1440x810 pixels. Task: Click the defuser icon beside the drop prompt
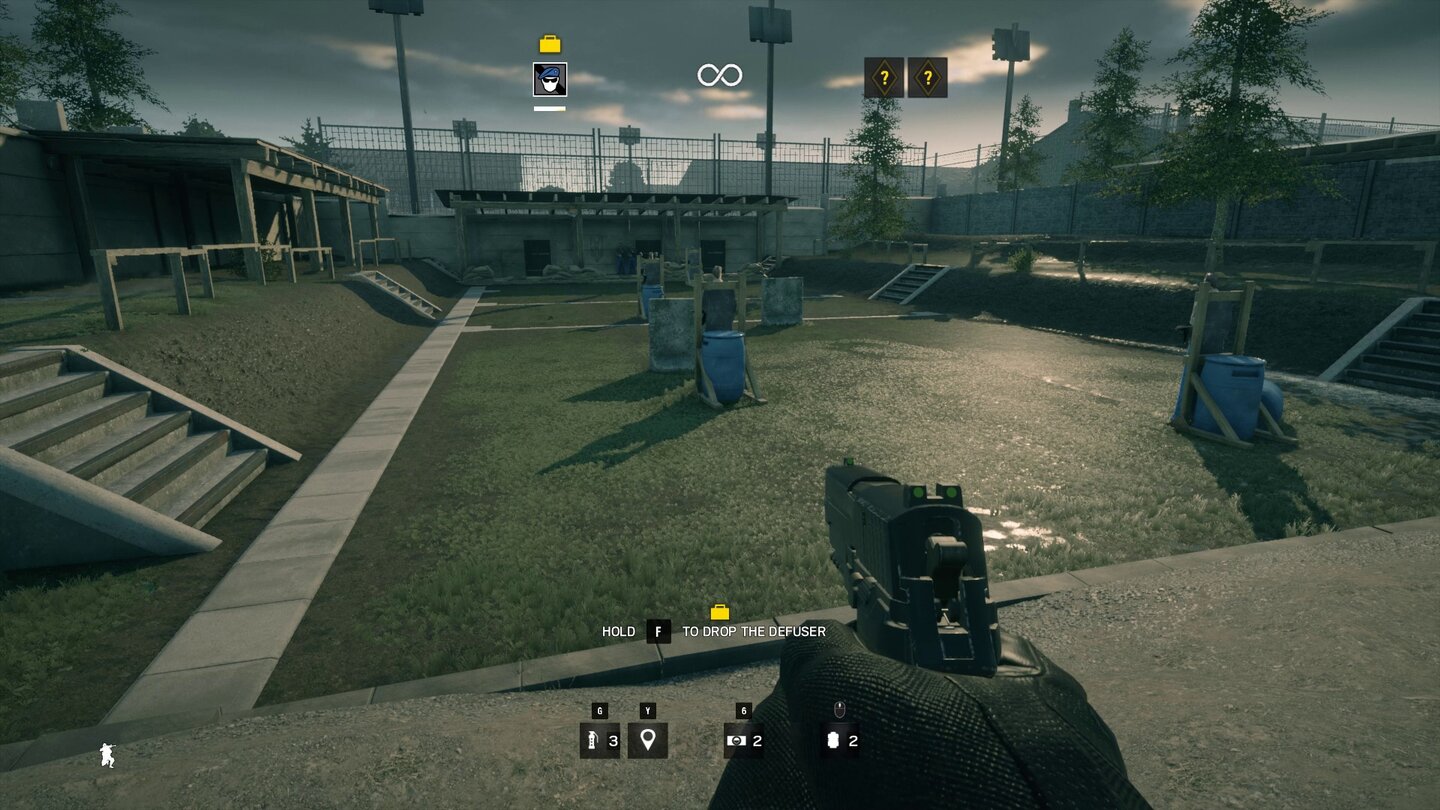[x=722, y=611]
